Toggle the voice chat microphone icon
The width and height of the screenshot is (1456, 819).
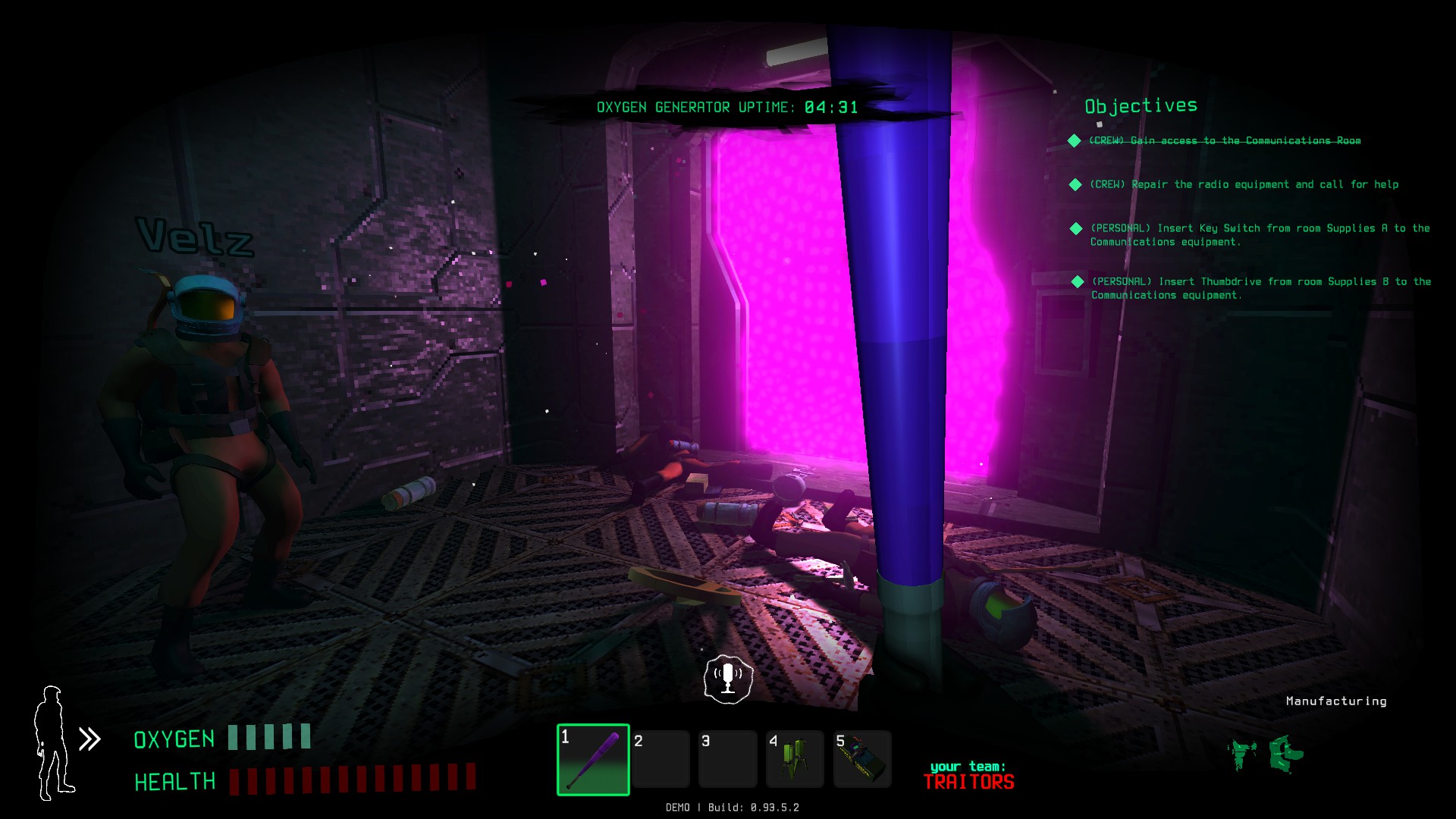(728, 679)
